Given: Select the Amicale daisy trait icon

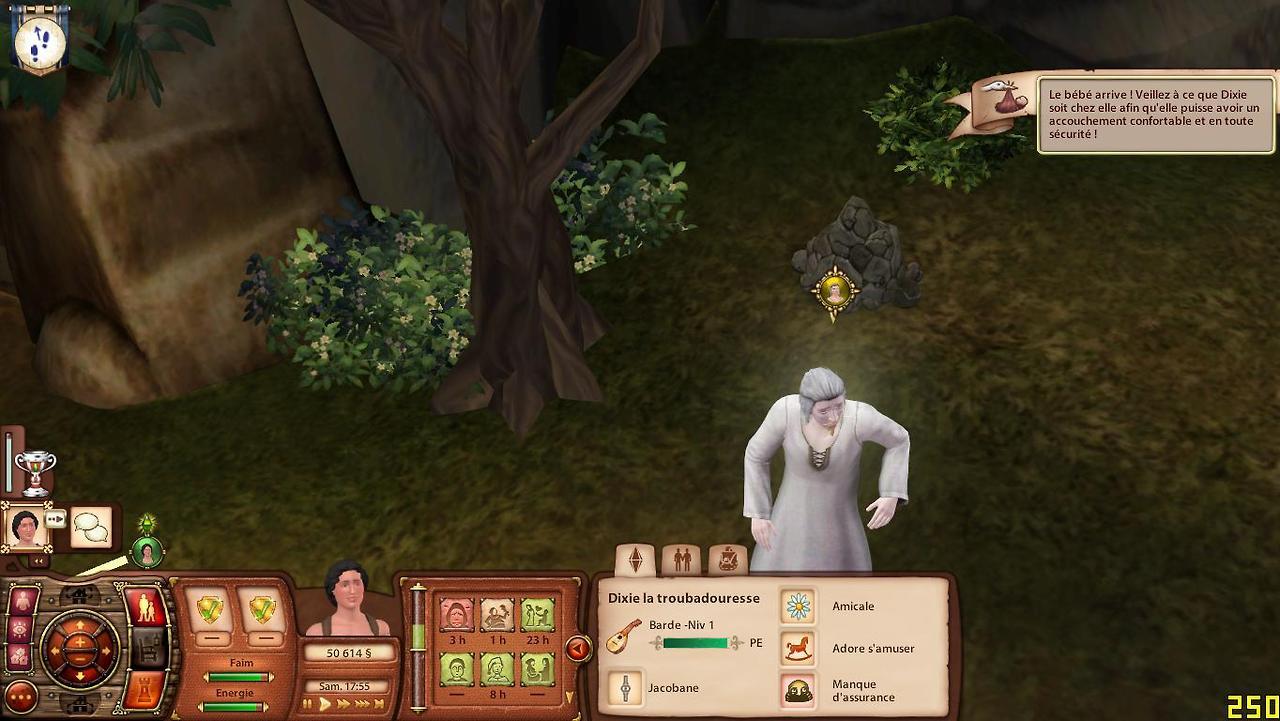Looking at the screenshot, I should [797, 606].
